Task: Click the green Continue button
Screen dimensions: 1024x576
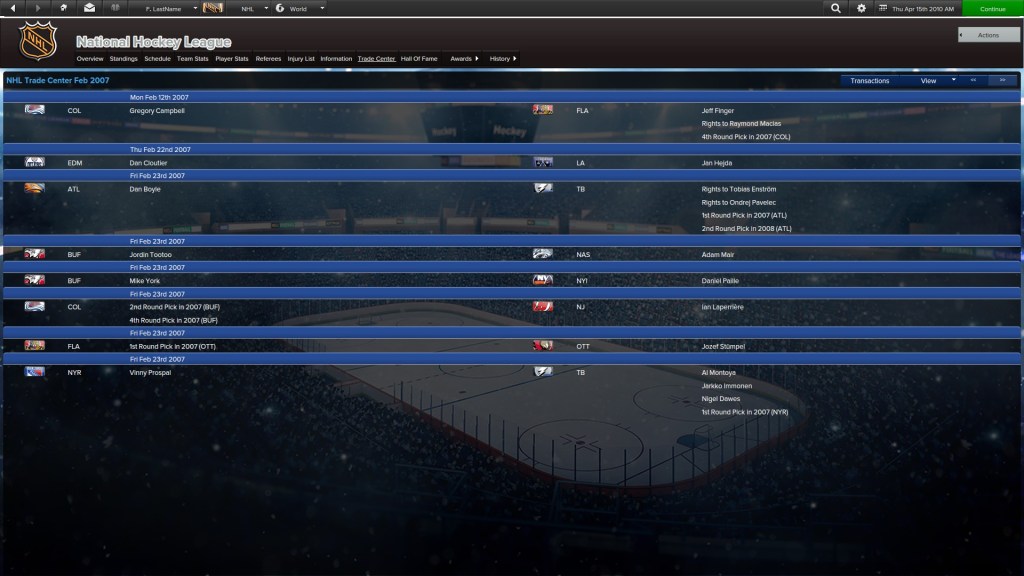Action: (x=992, y=8)
